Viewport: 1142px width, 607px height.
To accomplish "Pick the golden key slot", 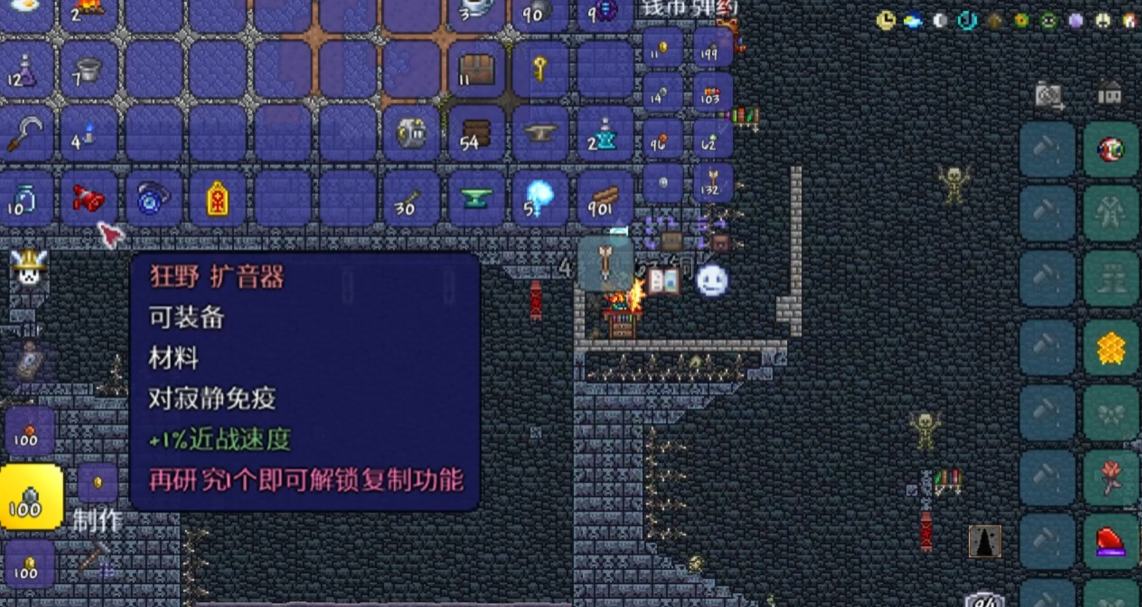I will point(541,69).
